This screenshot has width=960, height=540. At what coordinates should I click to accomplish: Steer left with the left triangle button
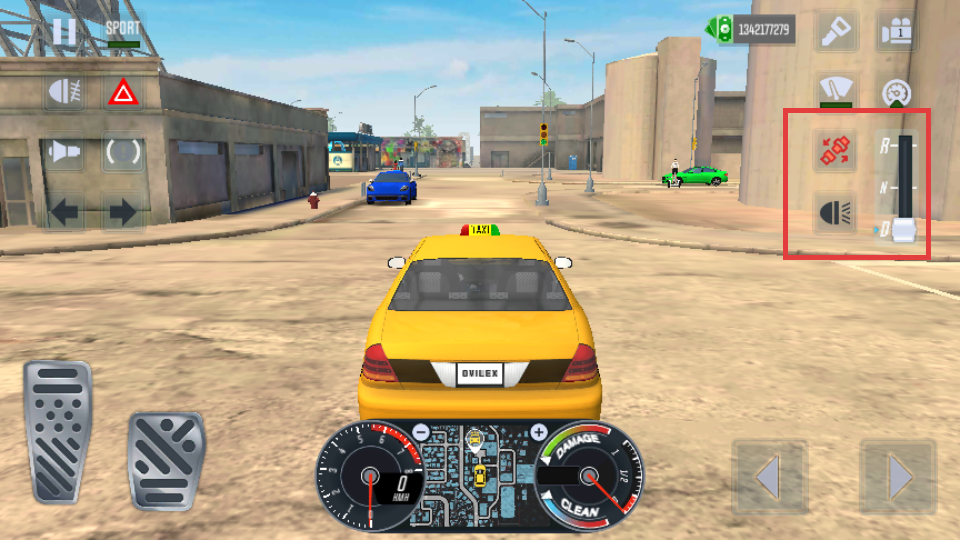click(x=769, y=479)
